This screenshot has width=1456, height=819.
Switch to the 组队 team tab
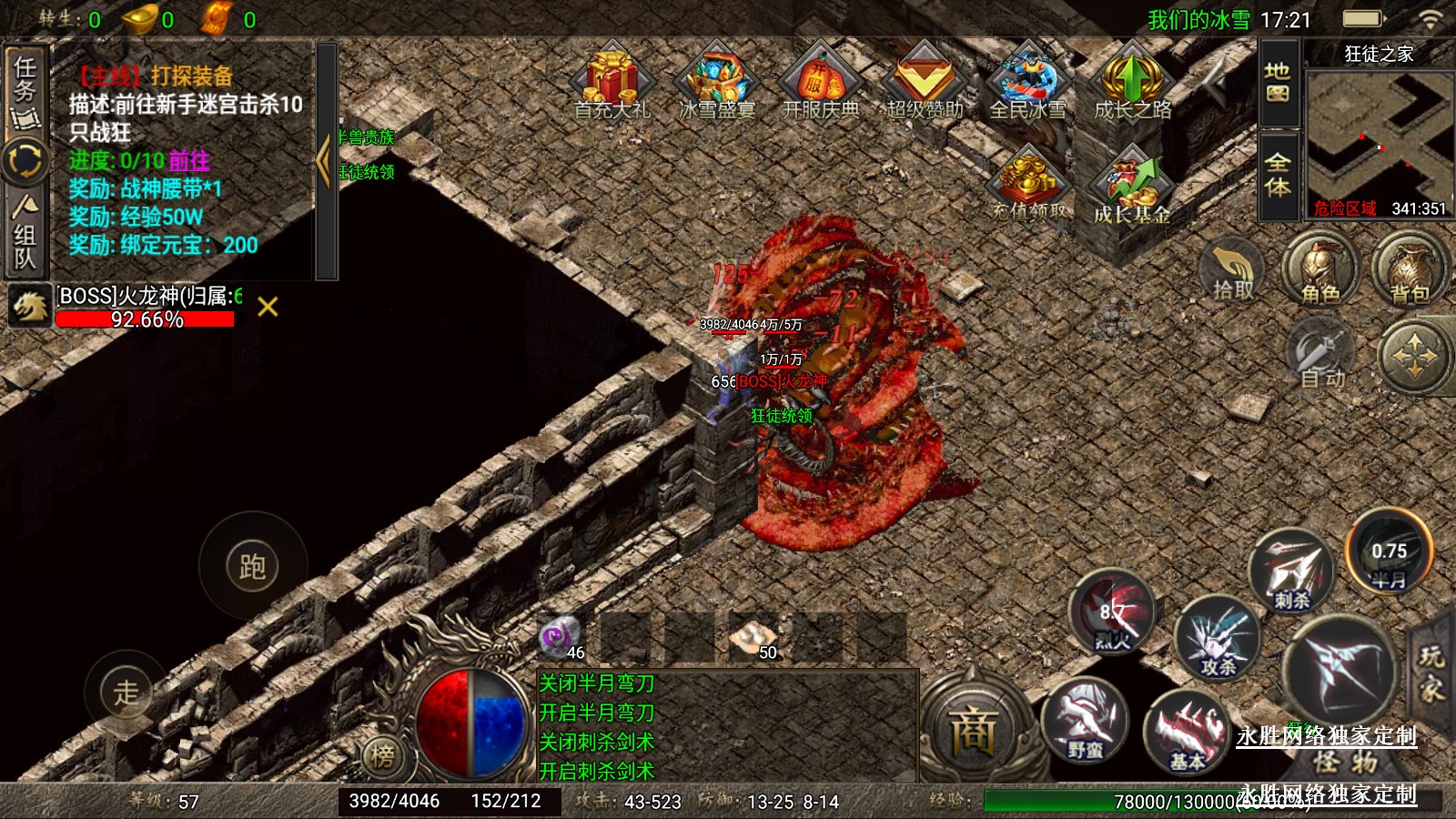point(25,237)
